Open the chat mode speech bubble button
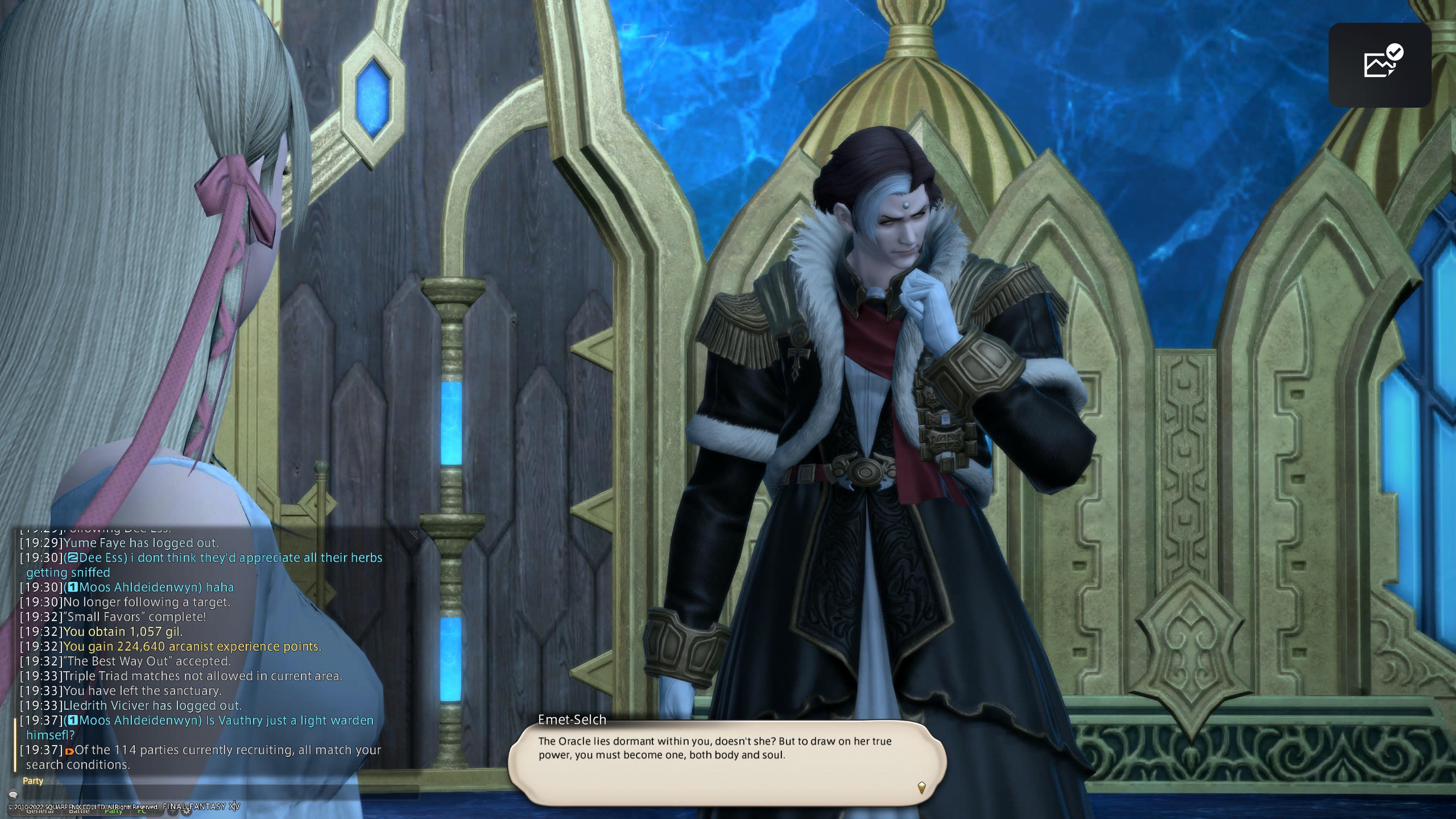The width and height of the screenshot is (1456, 819). pos(13,794)
